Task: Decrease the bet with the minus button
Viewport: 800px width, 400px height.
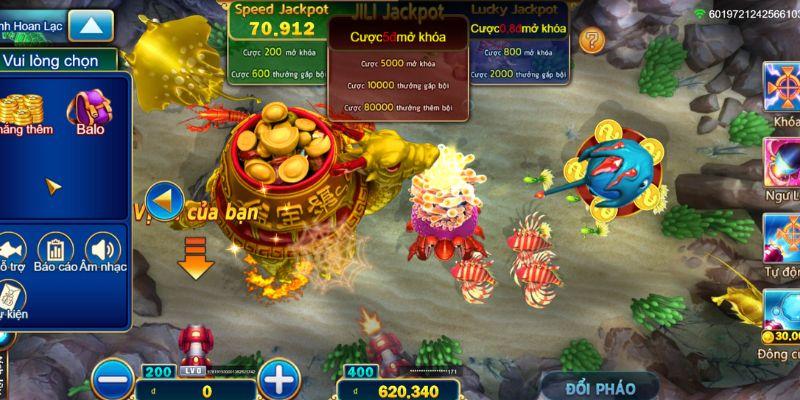Action: point(113,379)
